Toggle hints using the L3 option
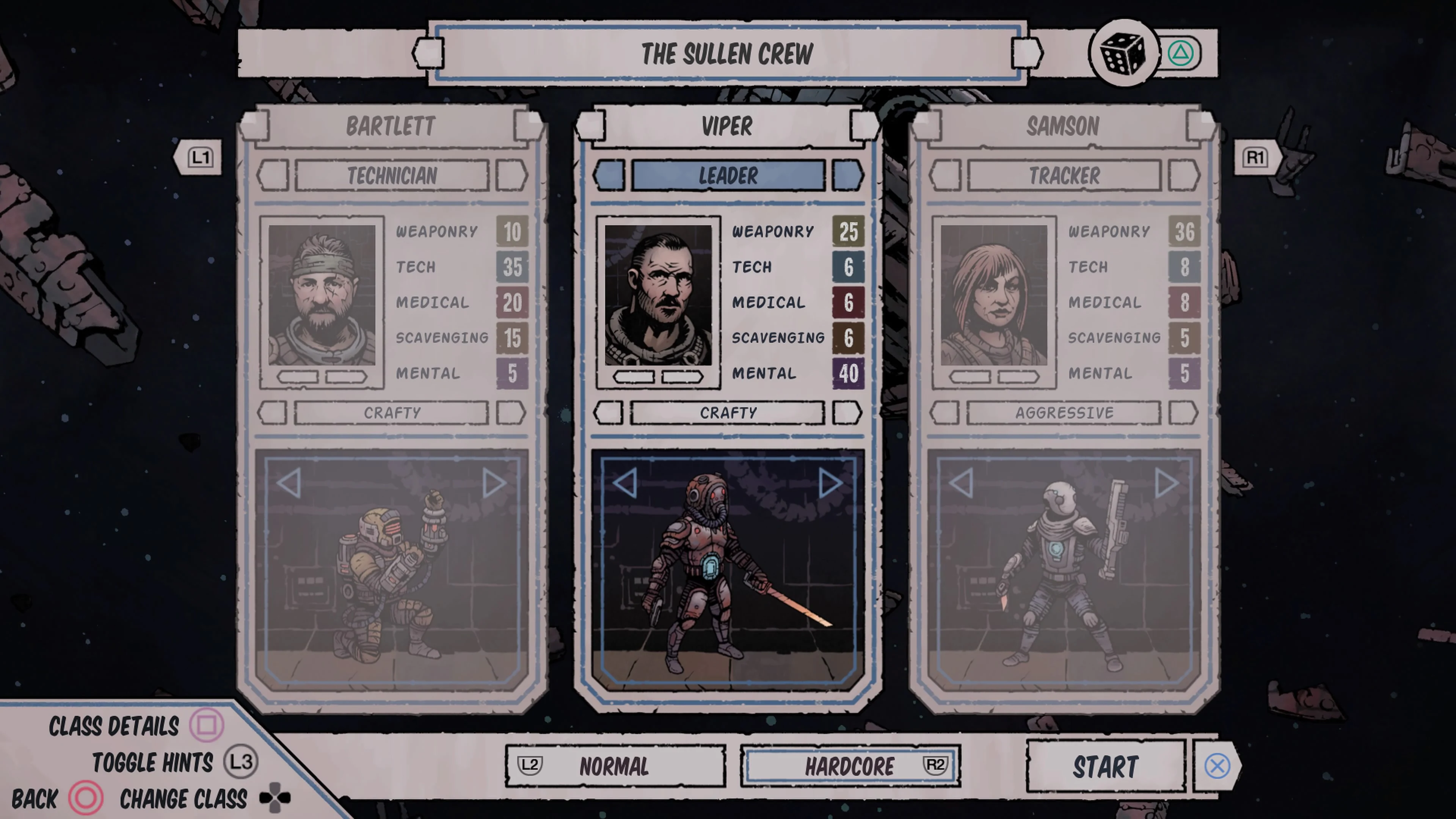The image size is (1456, 819). click(x=152, y=762)
